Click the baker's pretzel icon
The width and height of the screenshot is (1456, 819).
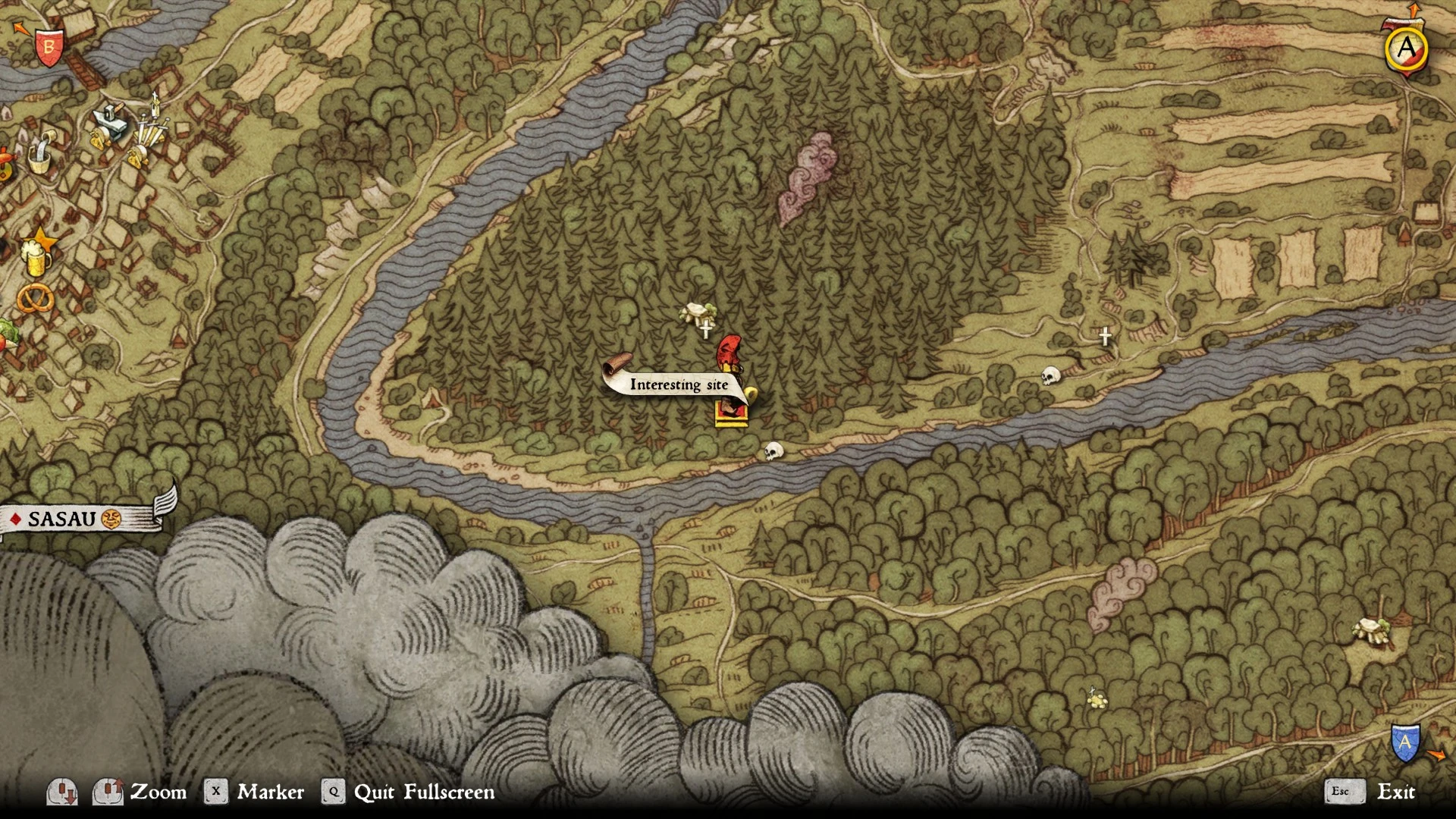35,298
